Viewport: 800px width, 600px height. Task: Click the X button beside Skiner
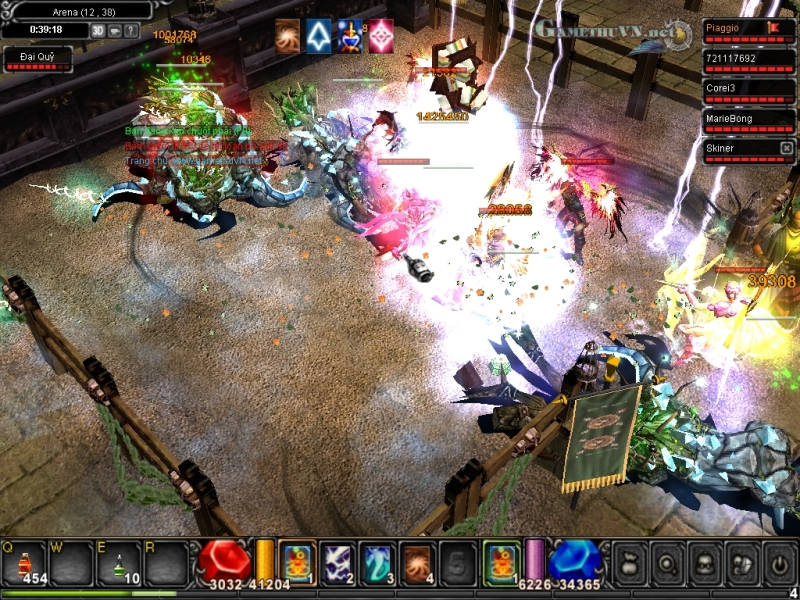786,148
